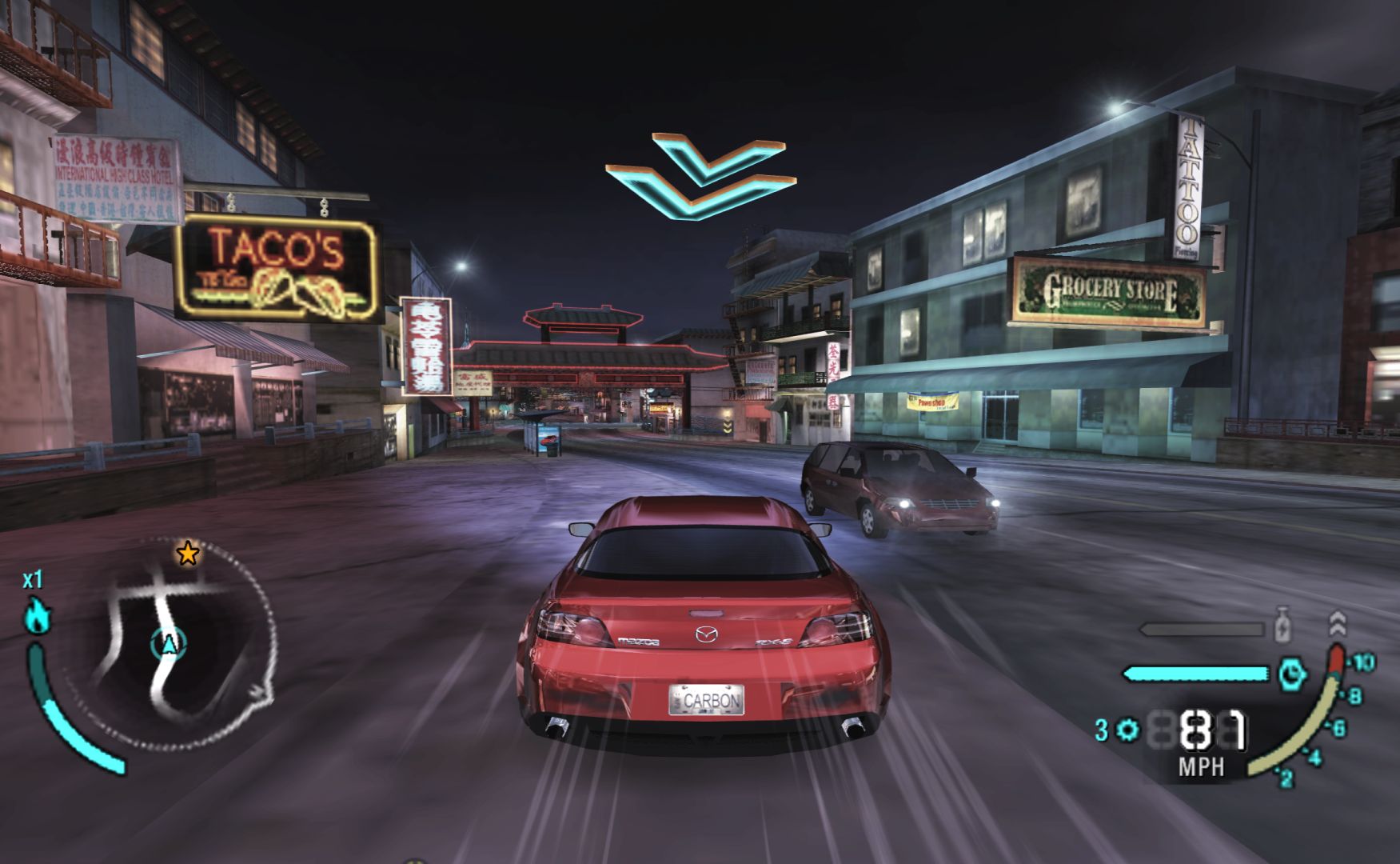Image resolution: width=1400 pixels, height=864 pixels.
Task: Activate the speedbreaker stopwatch icon
Action: tap(1292, 675)
